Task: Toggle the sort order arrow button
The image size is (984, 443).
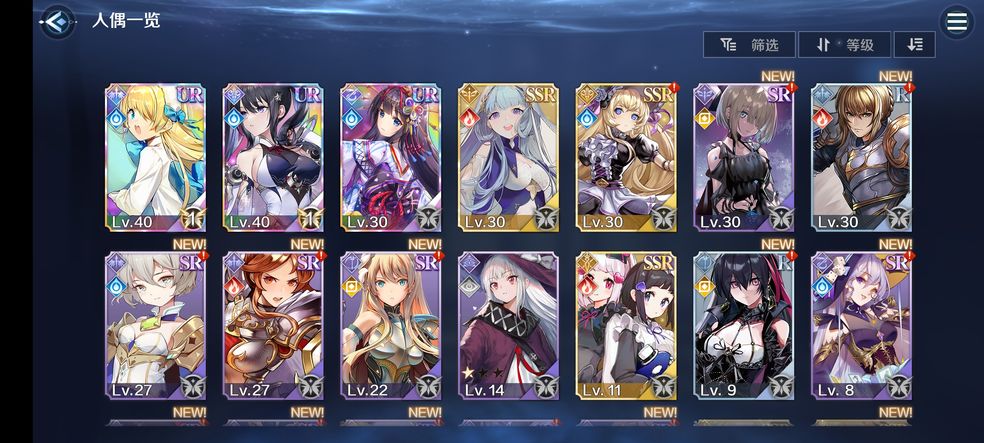Action: [914, 45]
